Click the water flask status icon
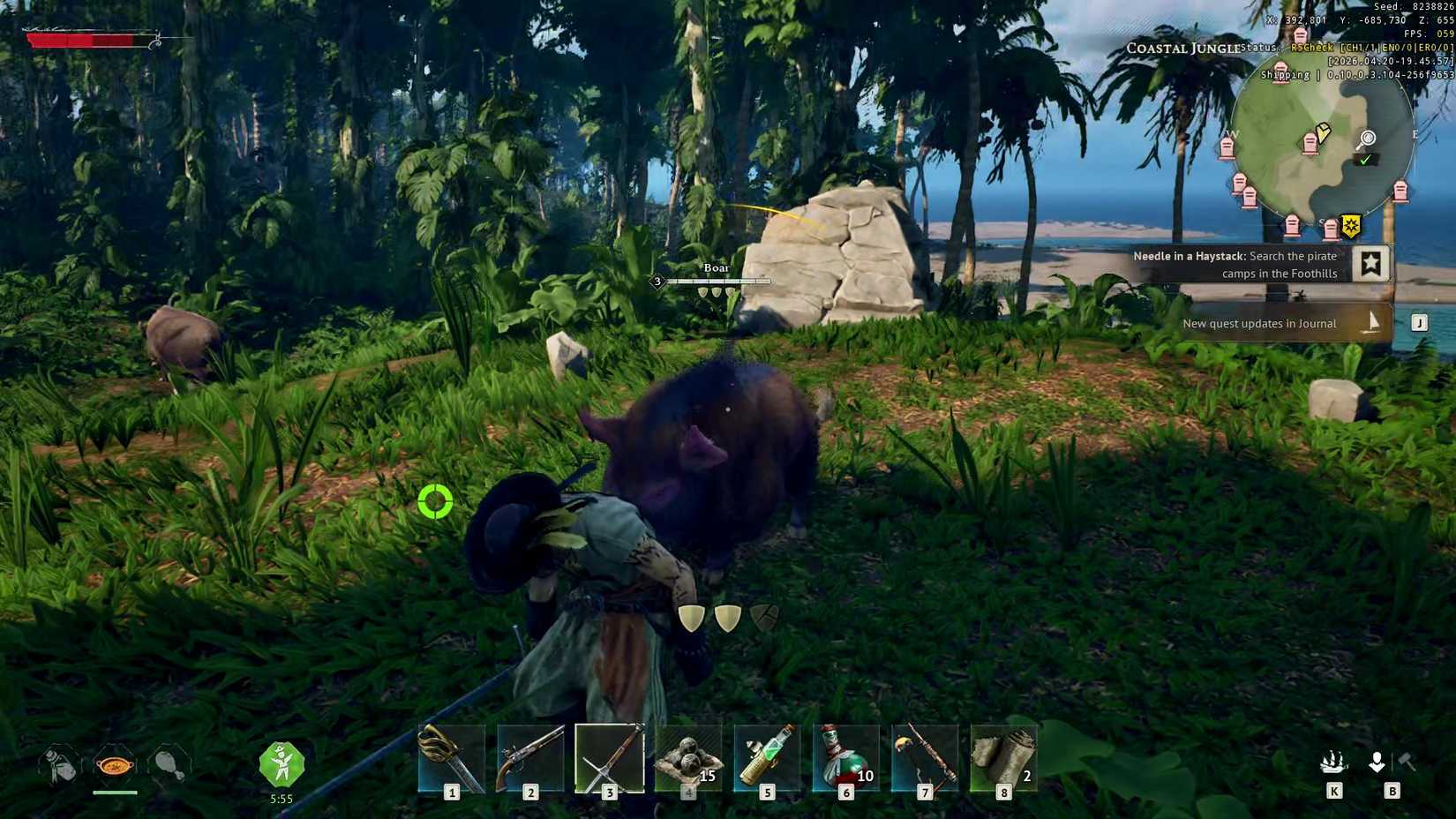 pos(58,766)
